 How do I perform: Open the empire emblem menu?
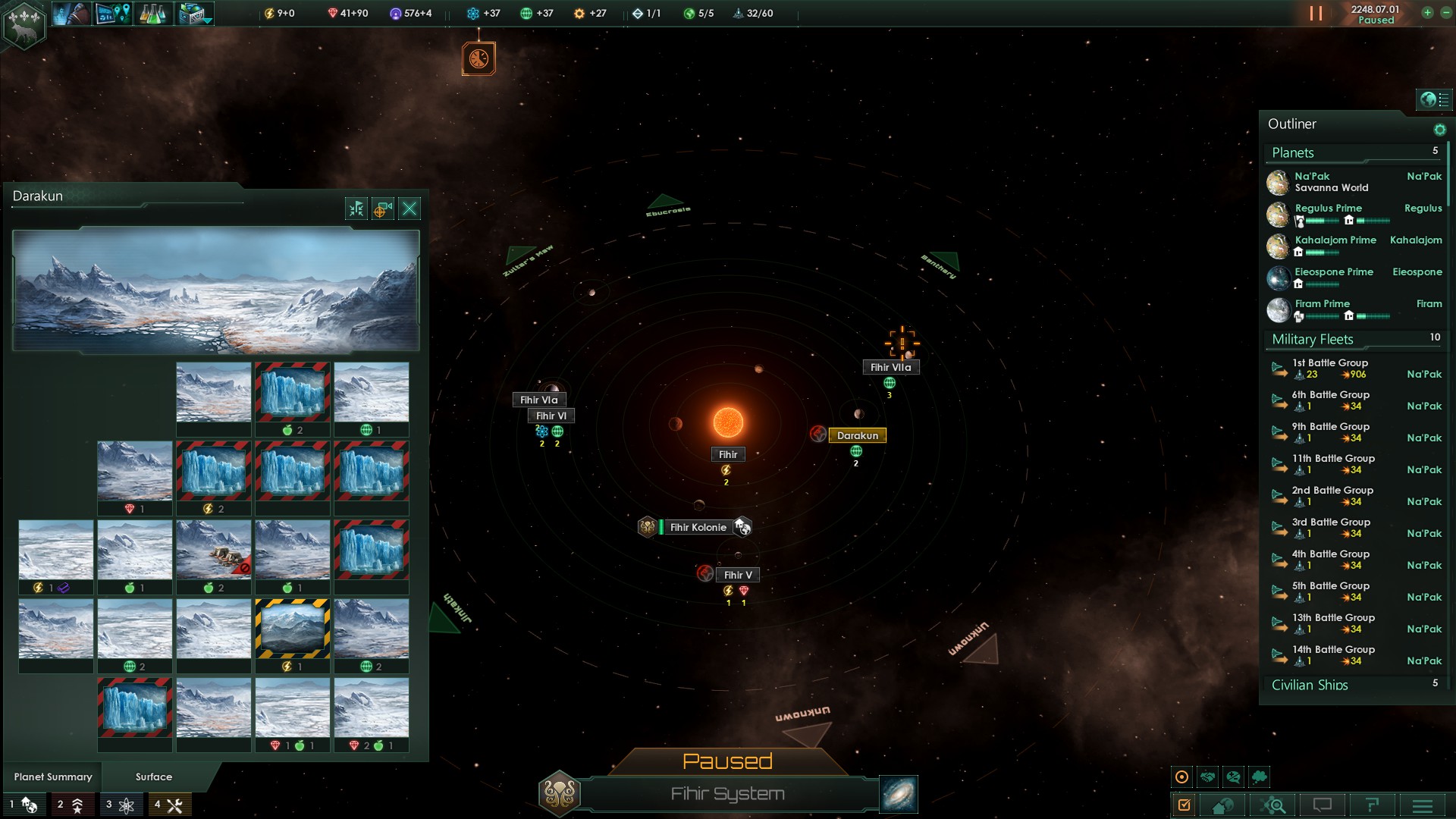[24, 24]
